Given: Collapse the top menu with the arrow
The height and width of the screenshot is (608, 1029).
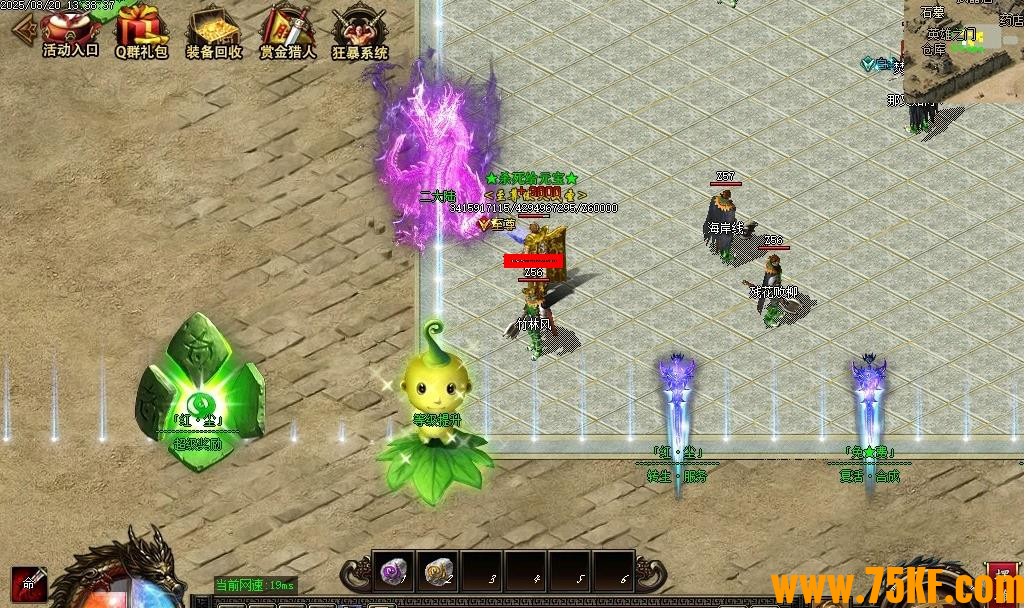Looking at the screenshot, I should coord(21,28).
